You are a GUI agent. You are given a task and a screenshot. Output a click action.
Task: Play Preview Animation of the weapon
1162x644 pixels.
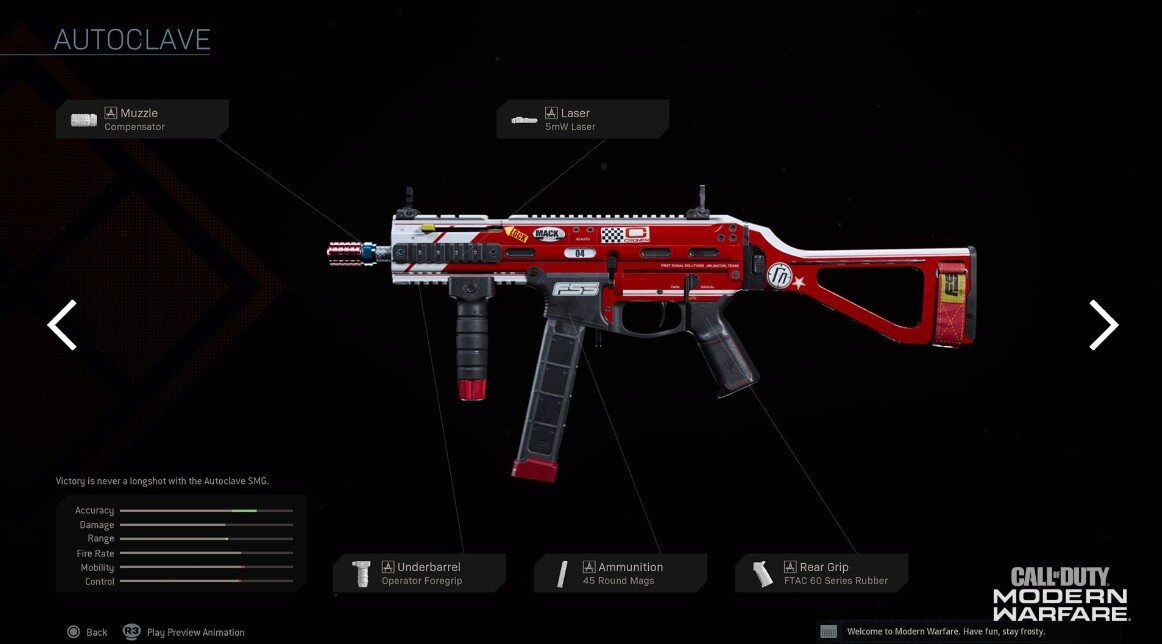tap(184, 632)
